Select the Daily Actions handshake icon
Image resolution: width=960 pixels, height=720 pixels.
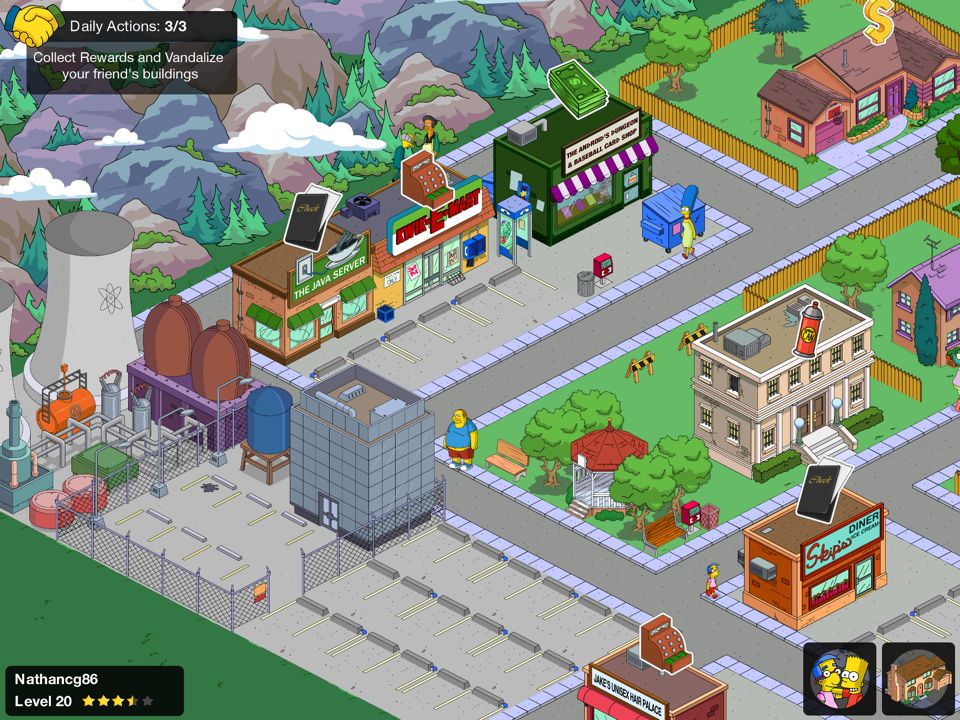[x=33, y=26]
